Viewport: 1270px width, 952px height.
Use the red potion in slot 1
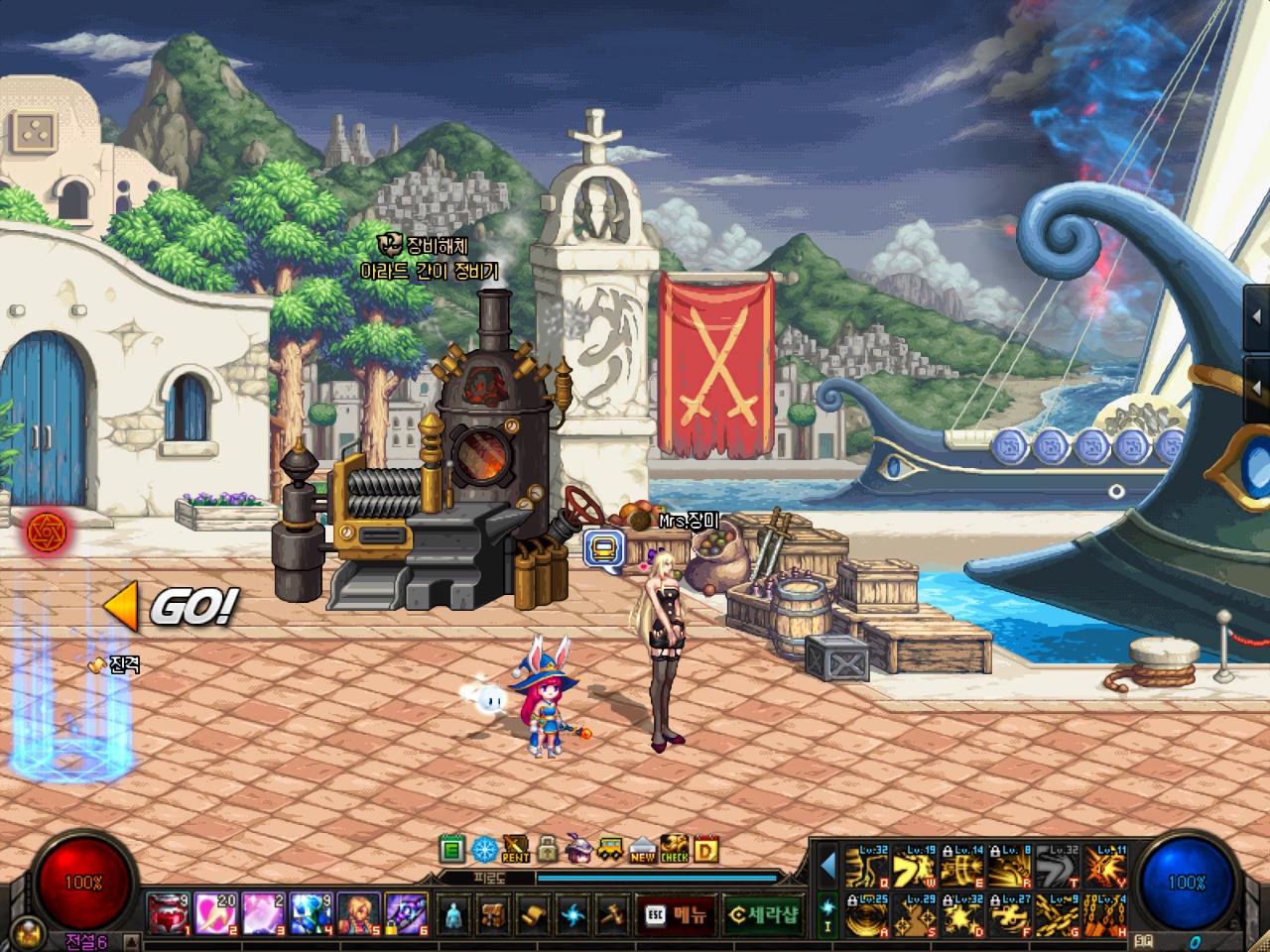coord(167,913)
